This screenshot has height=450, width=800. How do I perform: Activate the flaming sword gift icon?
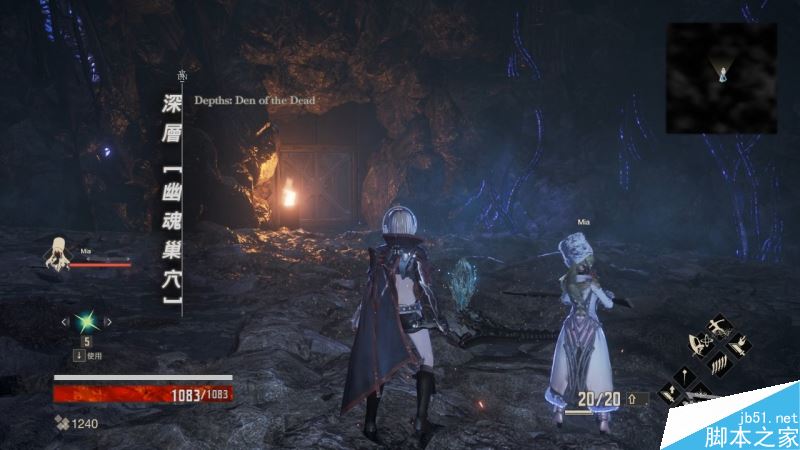click(x=738, y=346)
